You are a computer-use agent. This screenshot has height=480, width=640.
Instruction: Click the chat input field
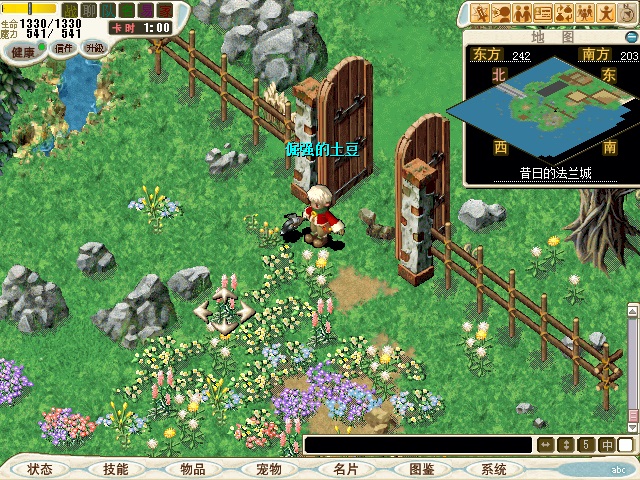[418, 445]
